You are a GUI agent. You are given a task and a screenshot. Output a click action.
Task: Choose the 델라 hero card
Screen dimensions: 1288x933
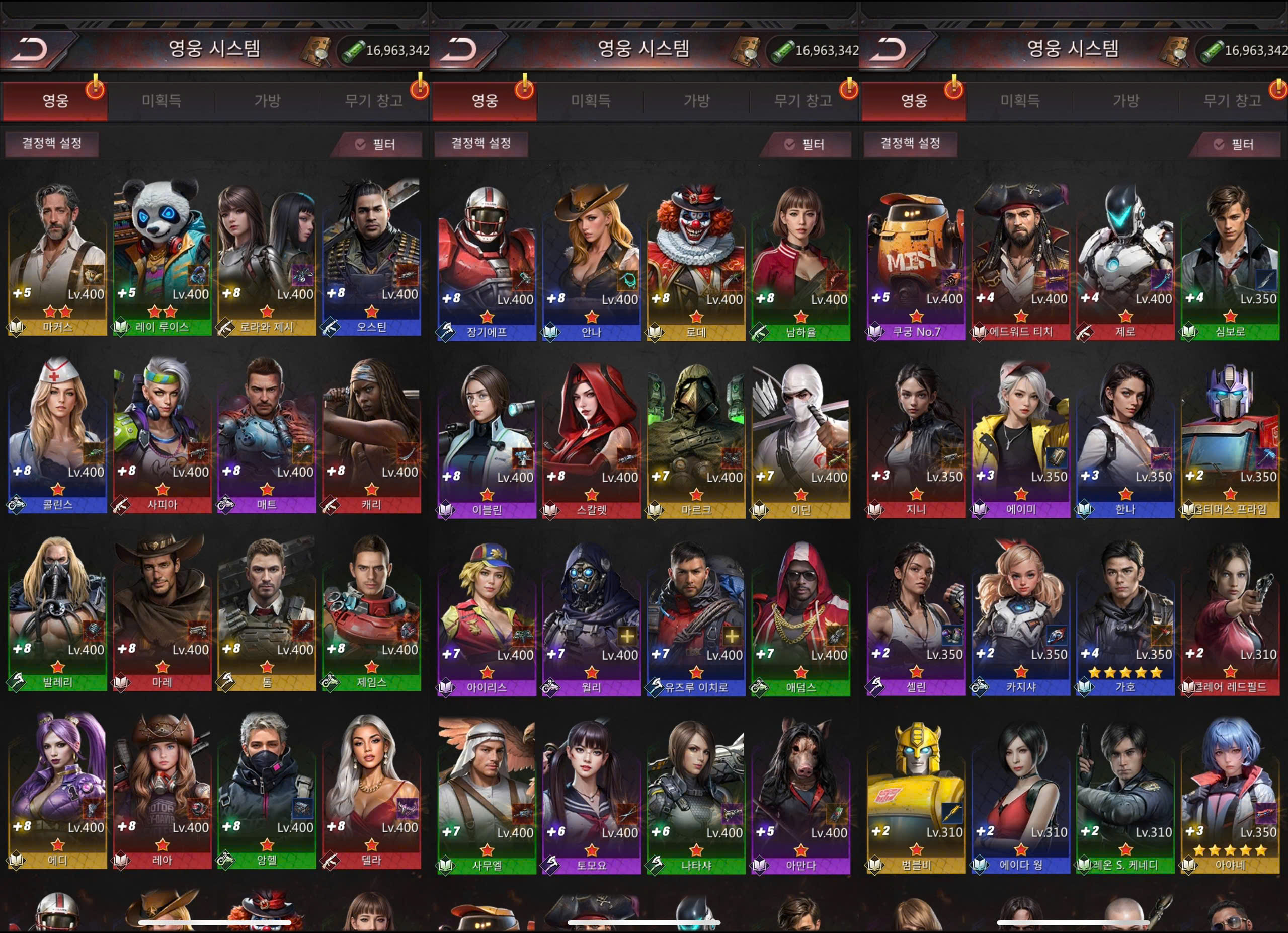coord(371,792)
